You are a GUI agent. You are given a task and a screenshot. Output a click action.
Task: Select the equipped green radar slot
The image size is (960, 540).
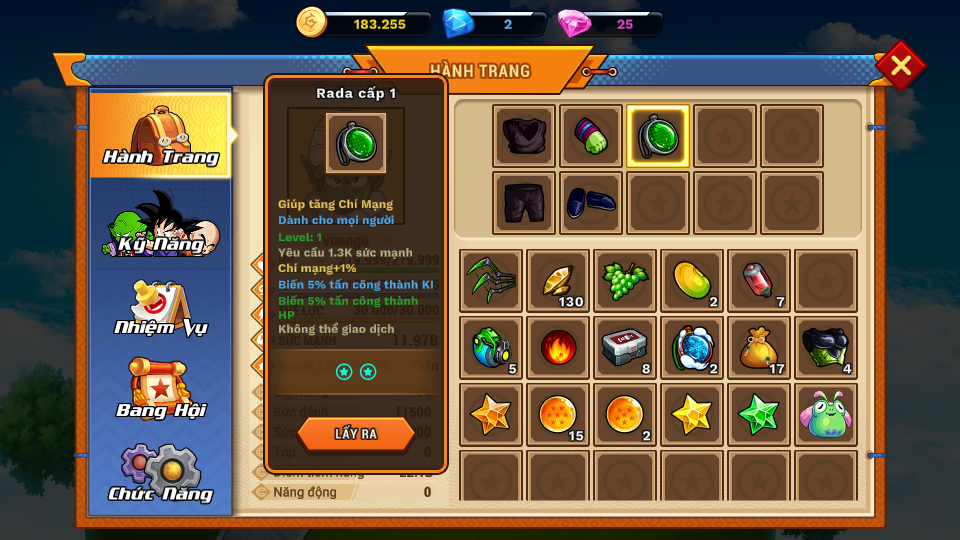pyautogui.click(x=658, y=136)
